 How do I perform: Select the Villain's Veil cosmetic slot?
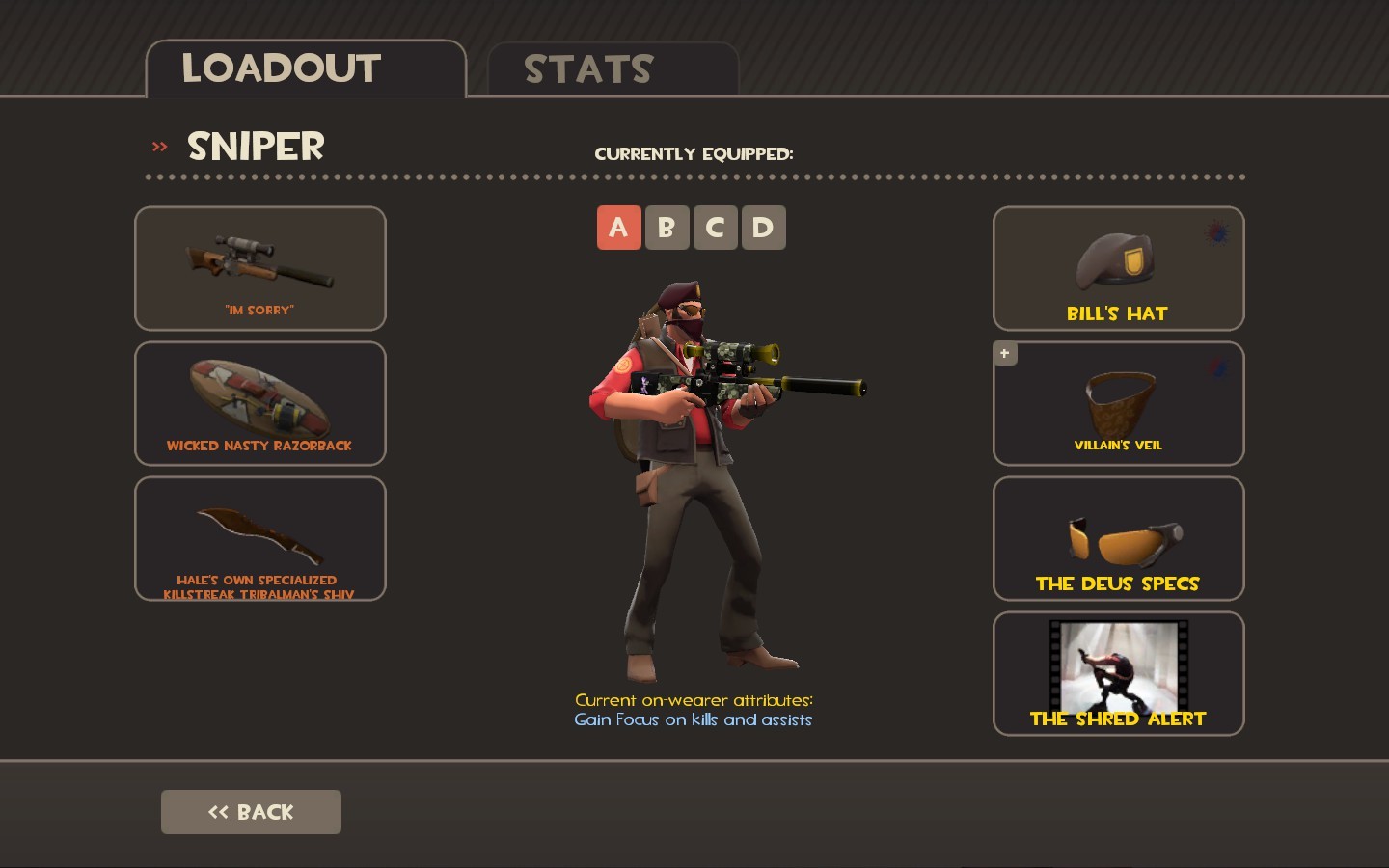(1117, 403)
